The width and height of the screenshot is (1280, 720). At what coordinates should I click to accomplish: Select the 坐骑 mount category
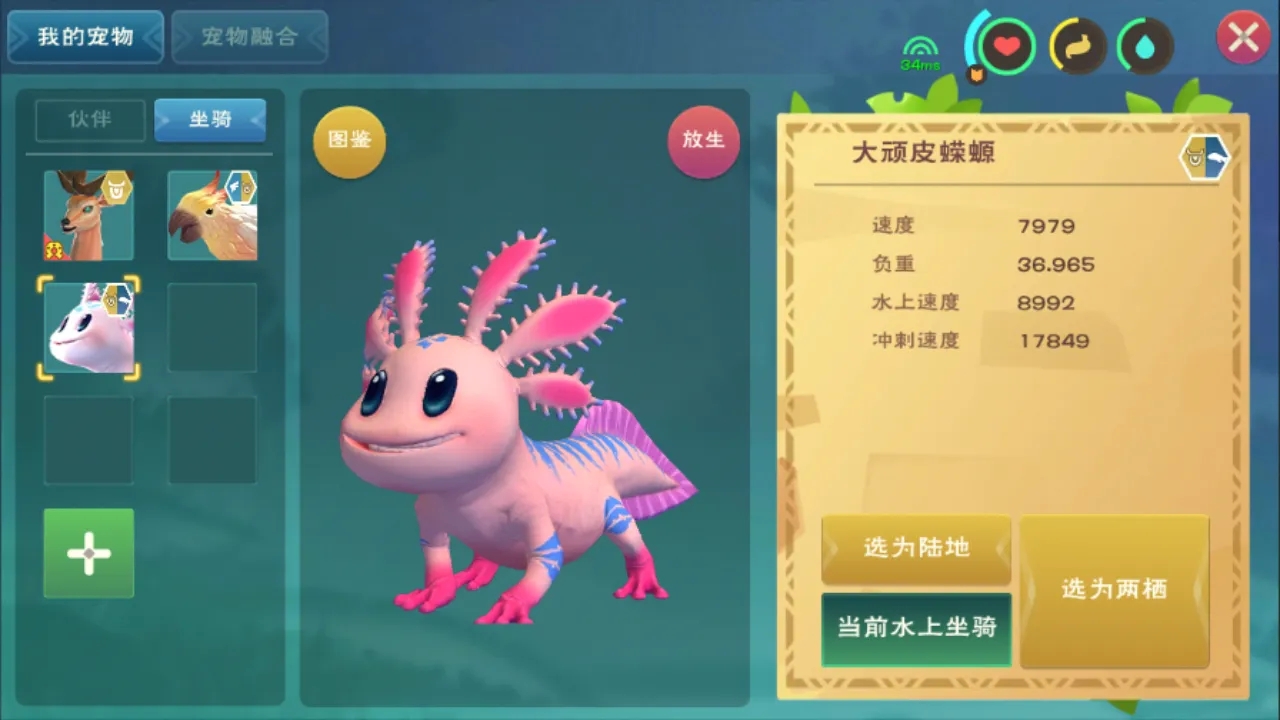click(210, 120)
